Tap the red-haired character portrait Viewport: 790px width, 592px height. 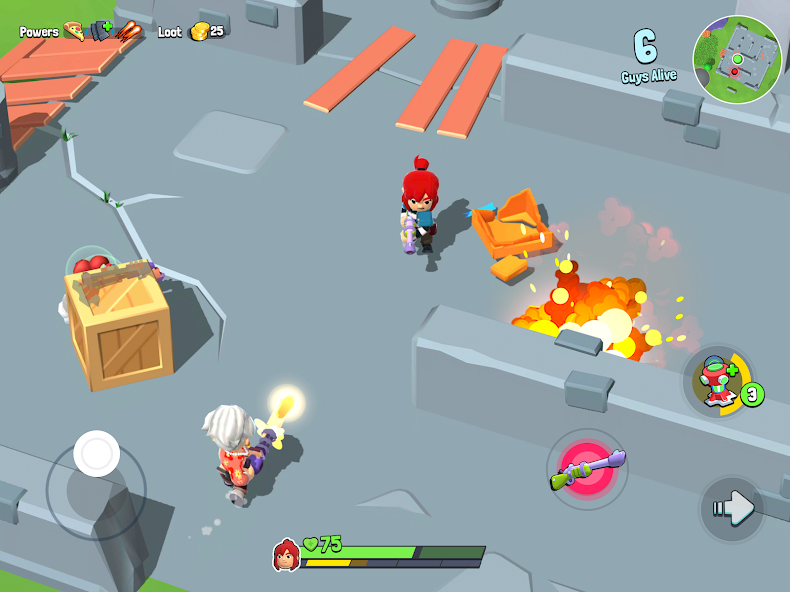point(286,554)
